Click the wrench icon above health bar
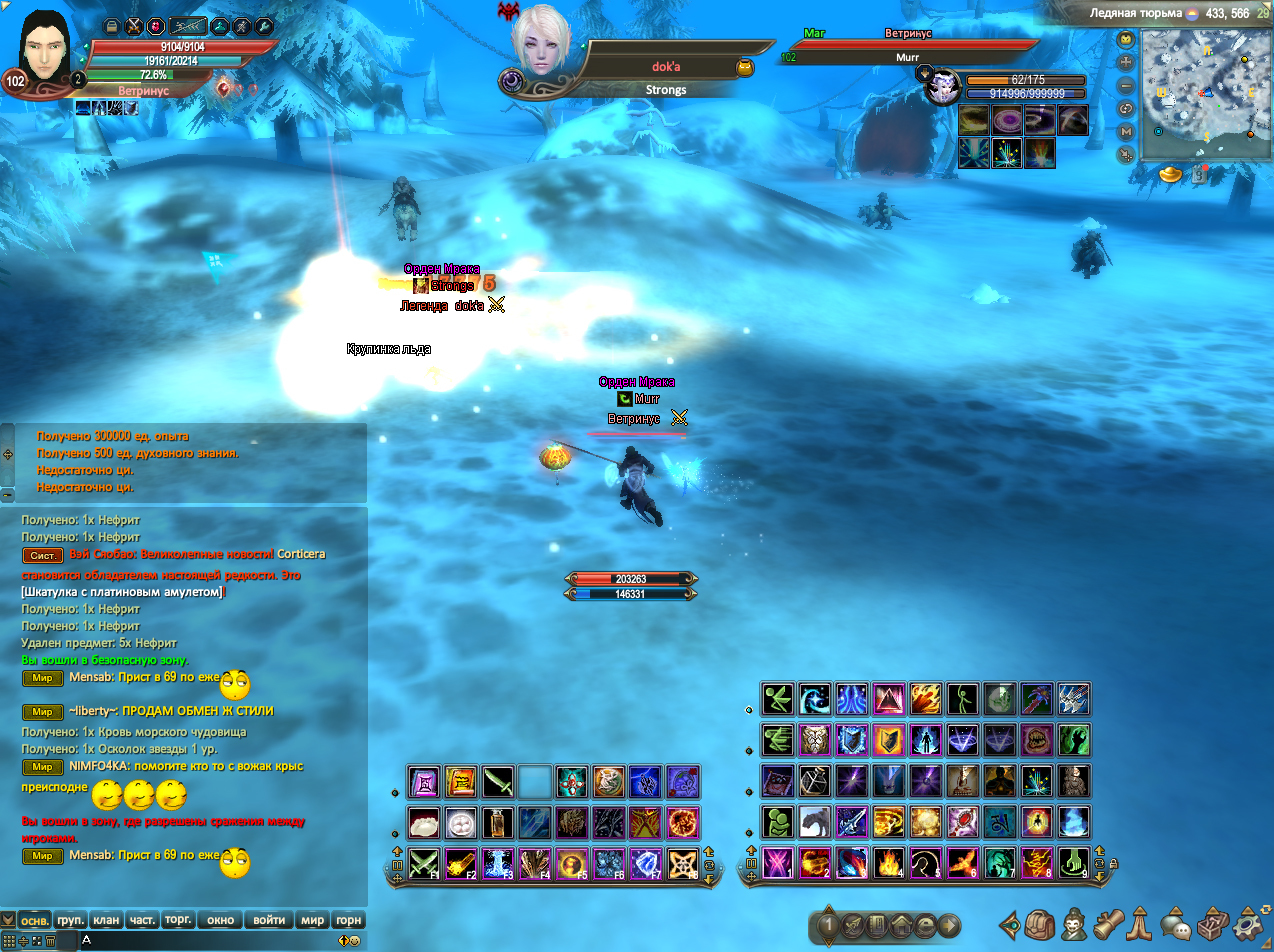Viewport: 1274px width, 952px height. point(264,27)
